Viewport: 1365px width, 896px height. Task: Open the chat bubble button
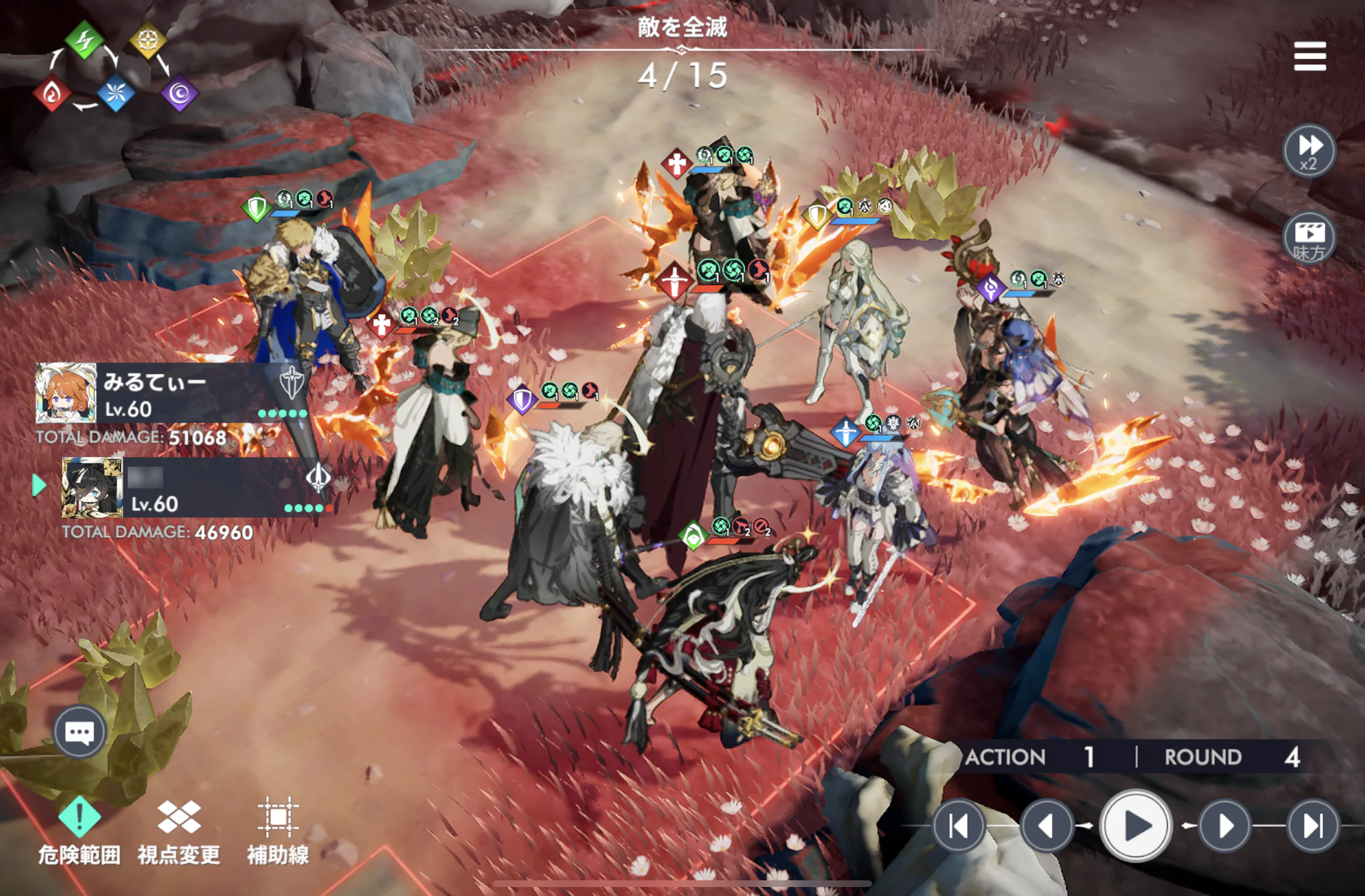pos(80,732)
